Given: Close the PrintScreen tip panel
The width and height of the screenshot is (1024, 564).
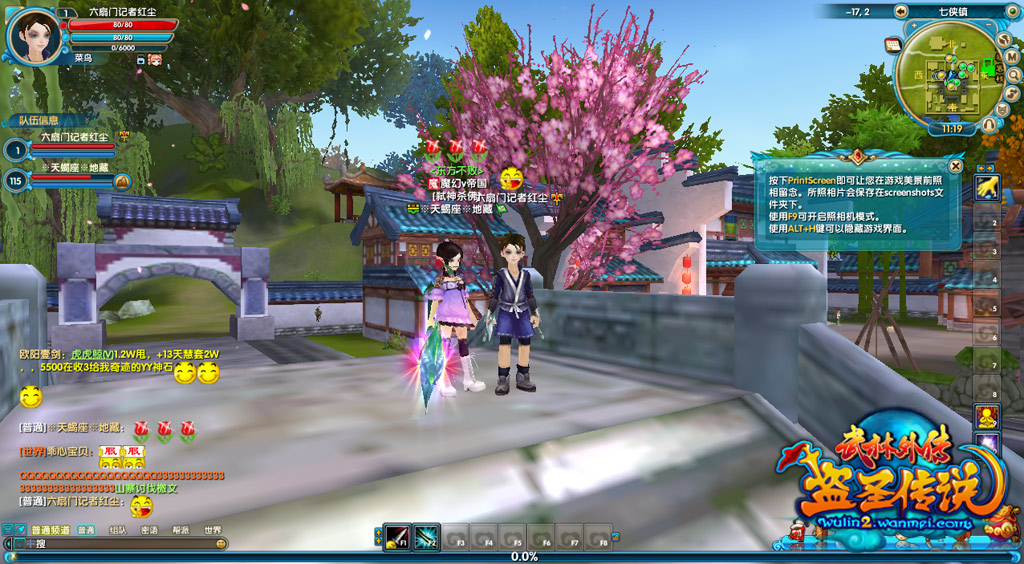Looking at the screenshot, I should click(956, 166).
